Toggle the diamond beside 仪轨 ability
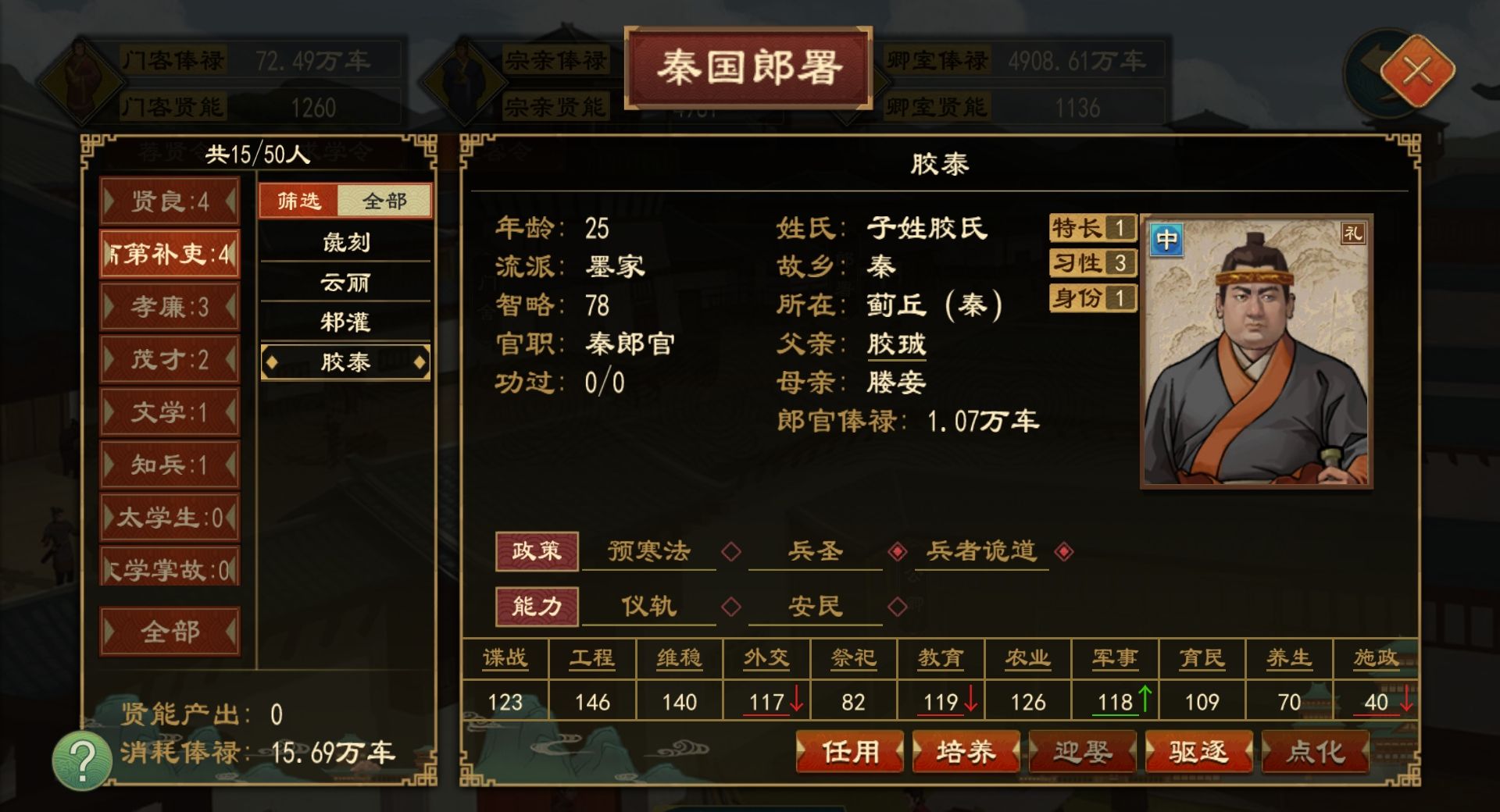The width and height of the screenshot is (1500, 812). pos(732,607)
